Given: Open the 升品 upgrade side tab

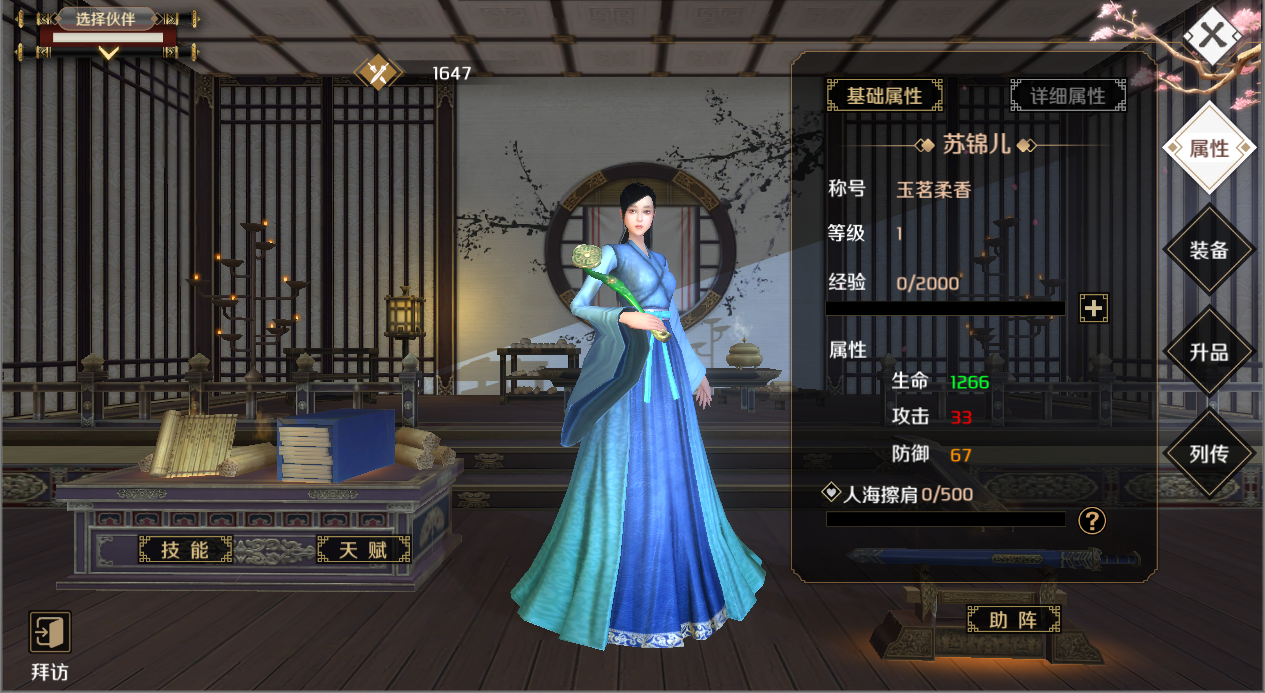Looking at the screenshot, I should [x=1209, y=352].
